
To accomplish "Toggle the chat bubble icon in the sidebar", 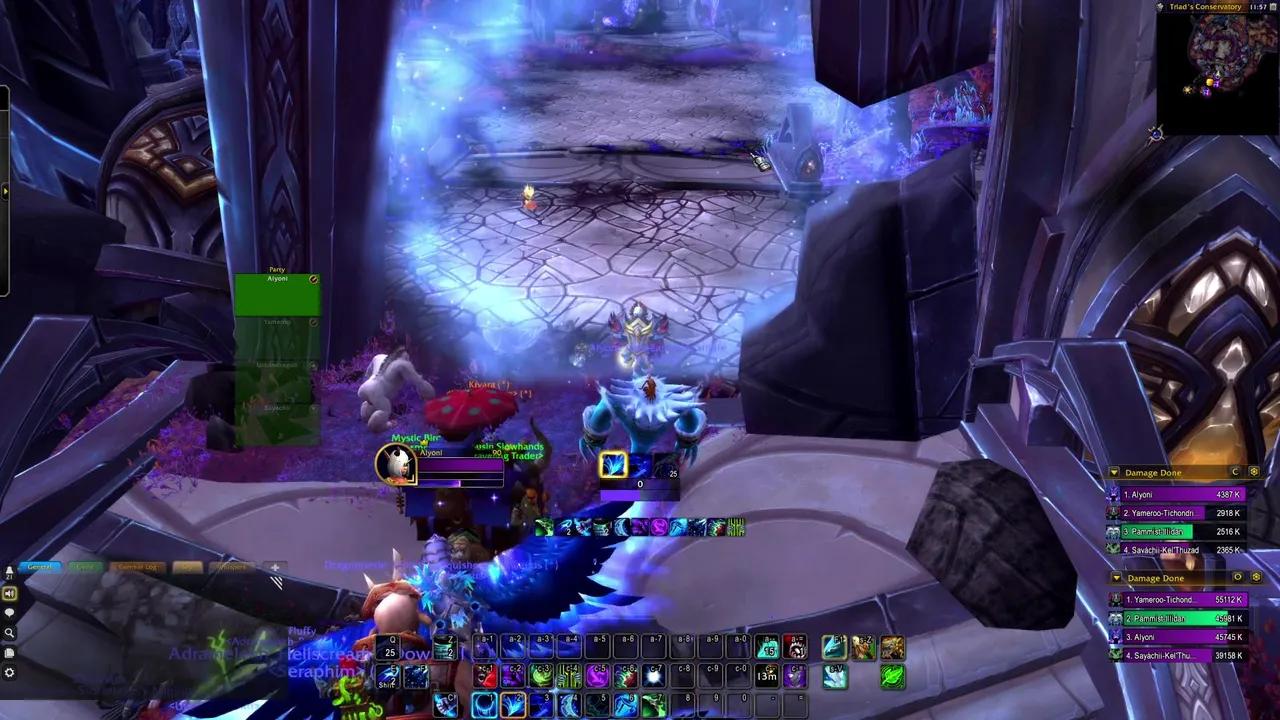I will point(9,611).
